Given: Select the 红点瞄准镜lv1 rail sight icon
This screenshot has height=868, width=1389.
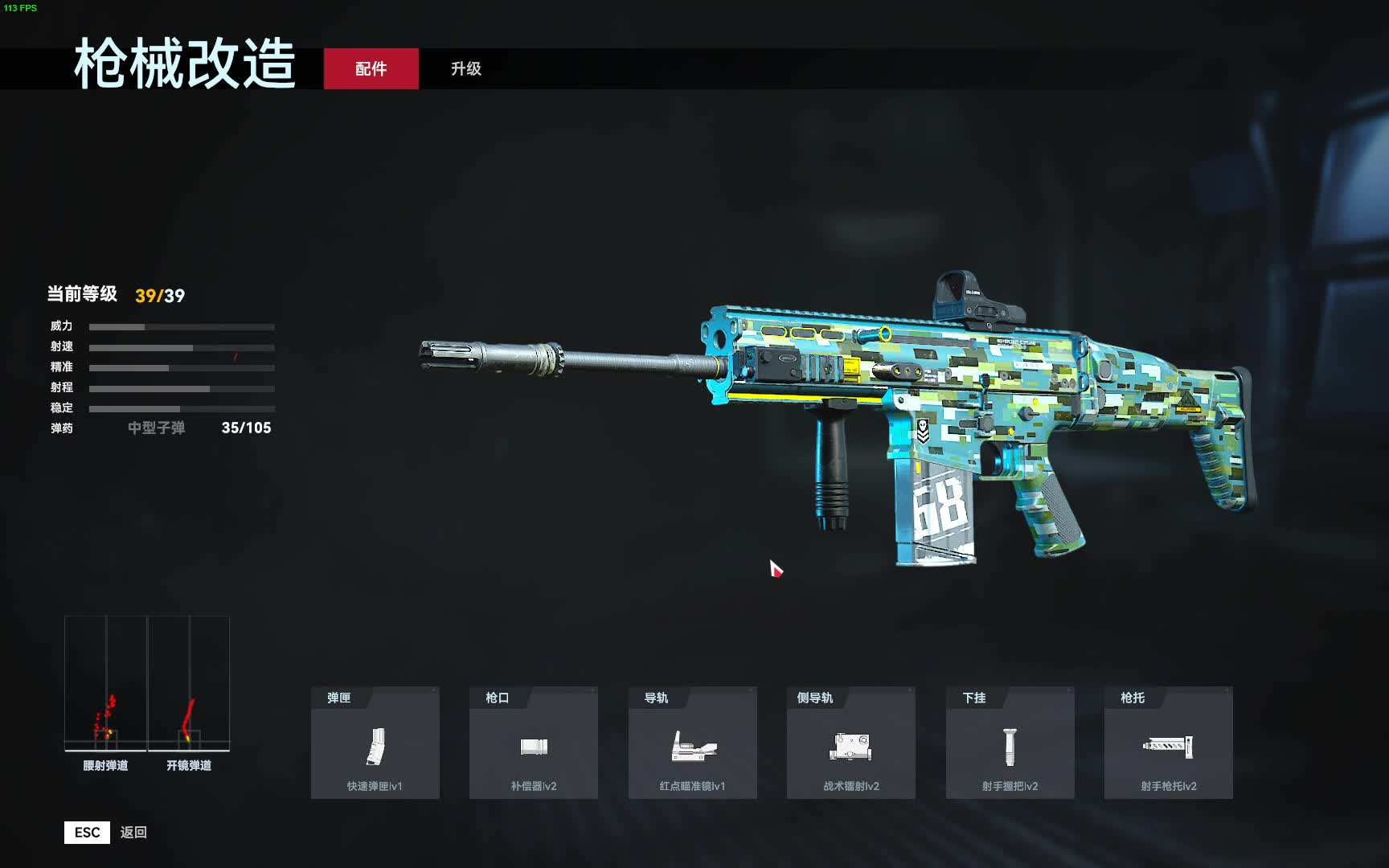Looking at the screenshot, I should point(691,747).
